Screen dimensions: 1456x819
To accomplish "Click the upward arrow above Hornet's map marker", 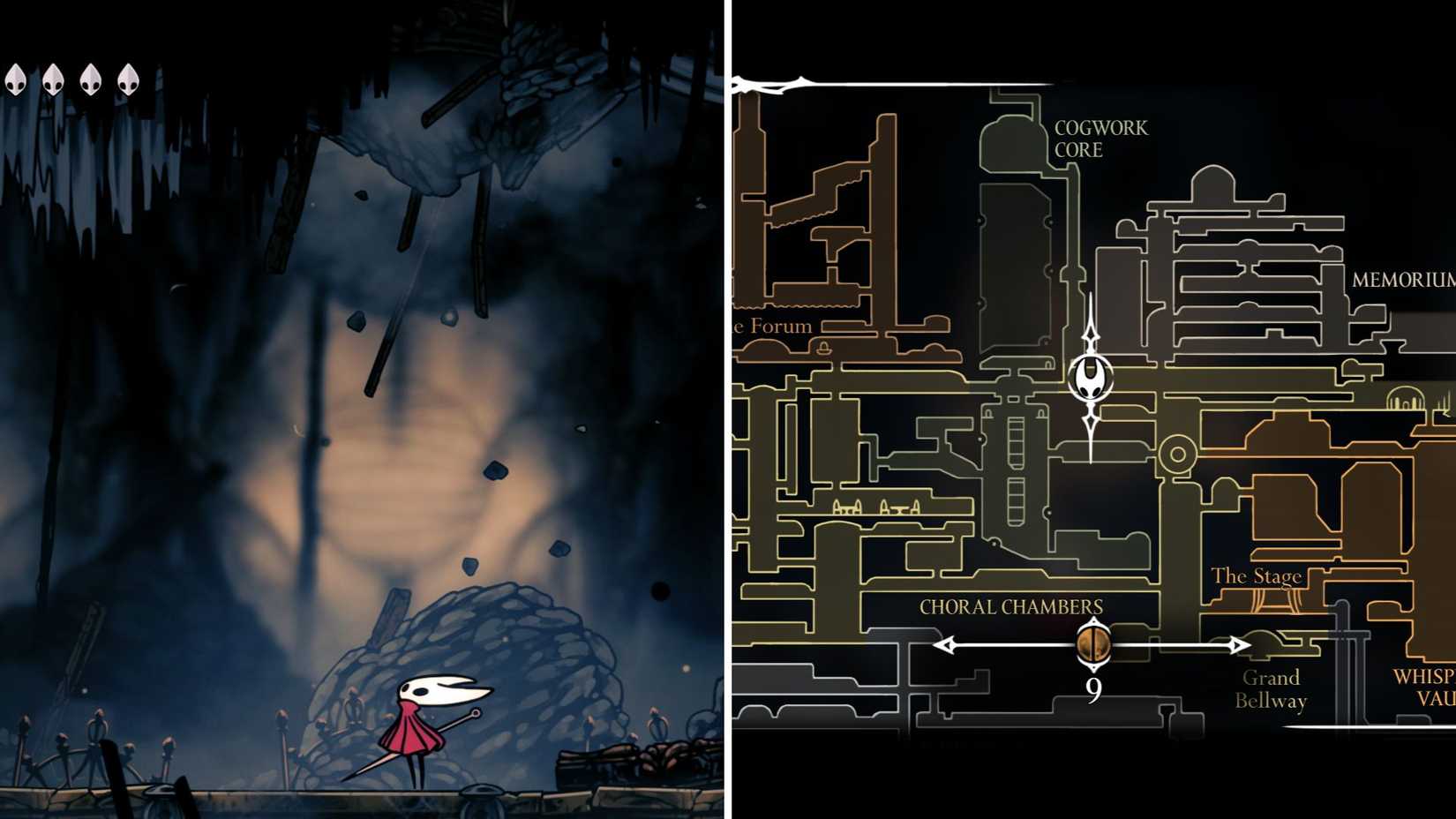I will pyautogui.click(x=1093, y=336).
